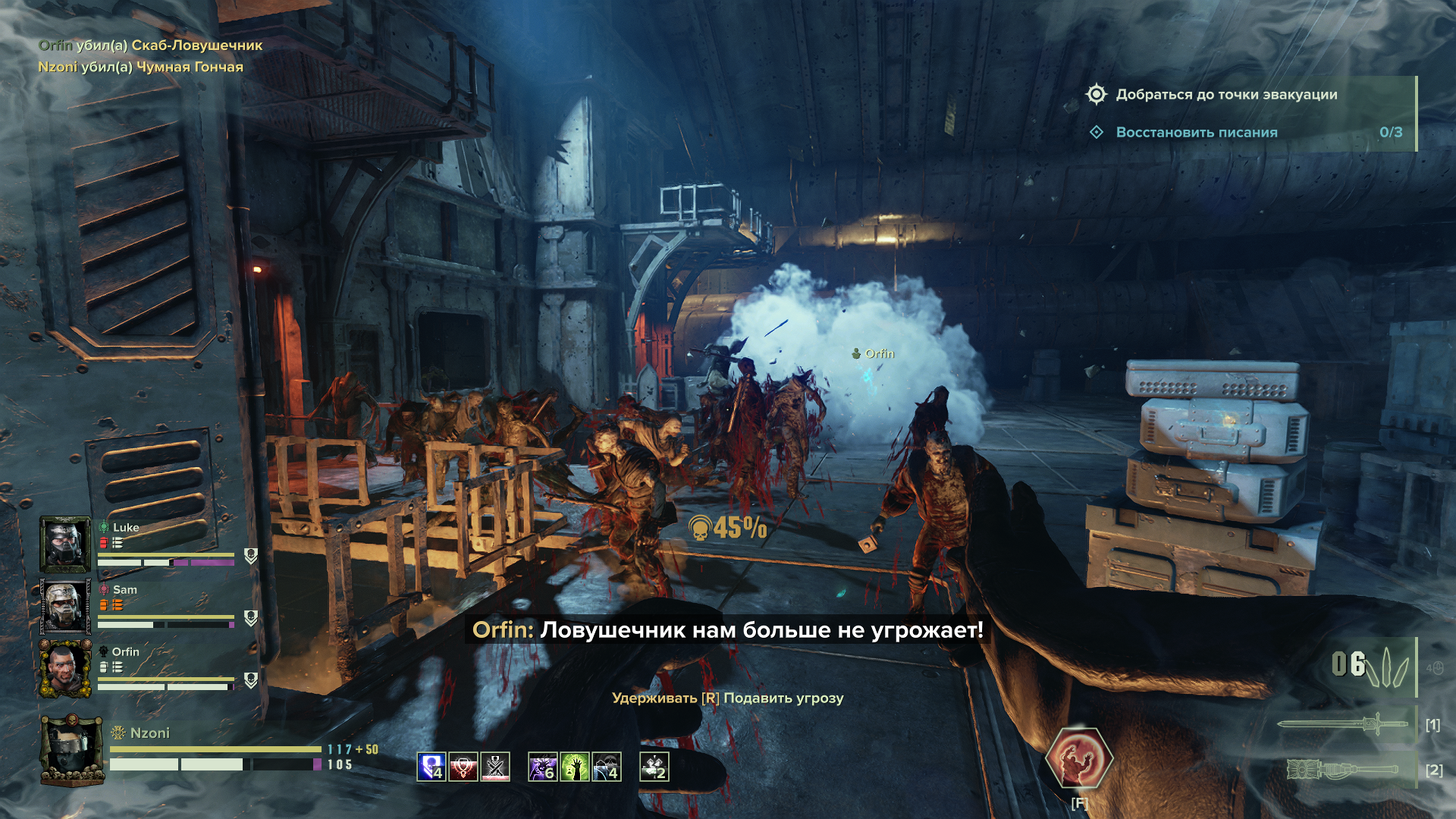
Task: Click the skull and arm buff icon
Action: point(607,767)
